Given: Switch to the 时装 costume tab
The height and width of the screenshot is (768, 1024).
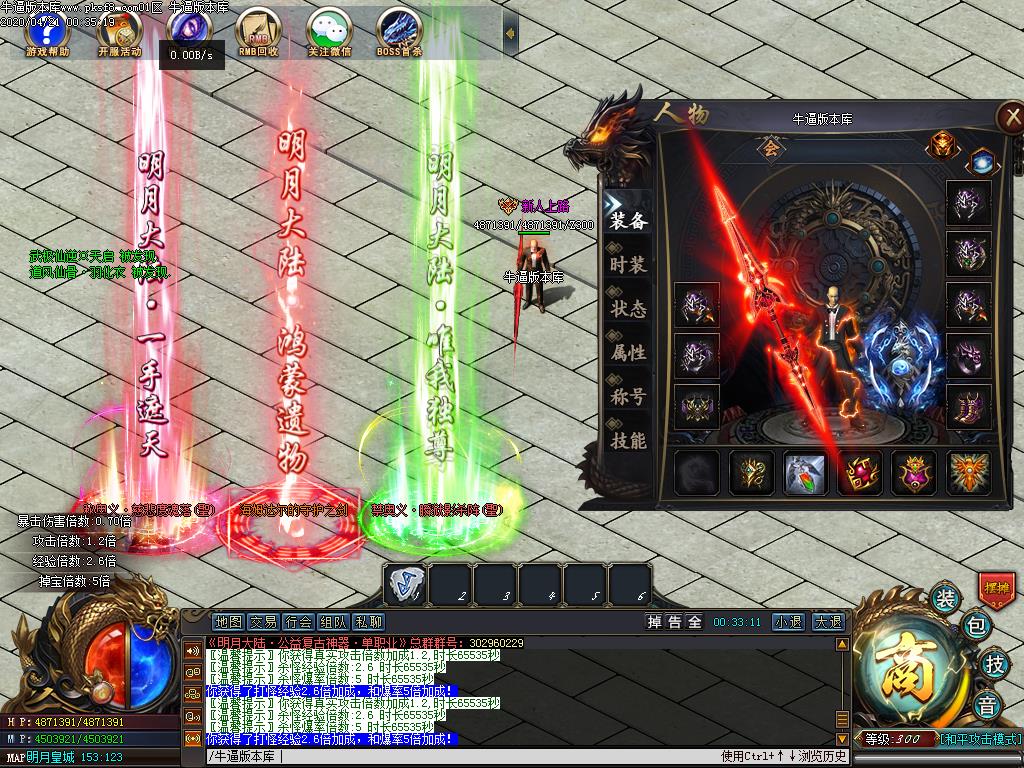Looking at the screenshot, I should click(x=628, y=265).
